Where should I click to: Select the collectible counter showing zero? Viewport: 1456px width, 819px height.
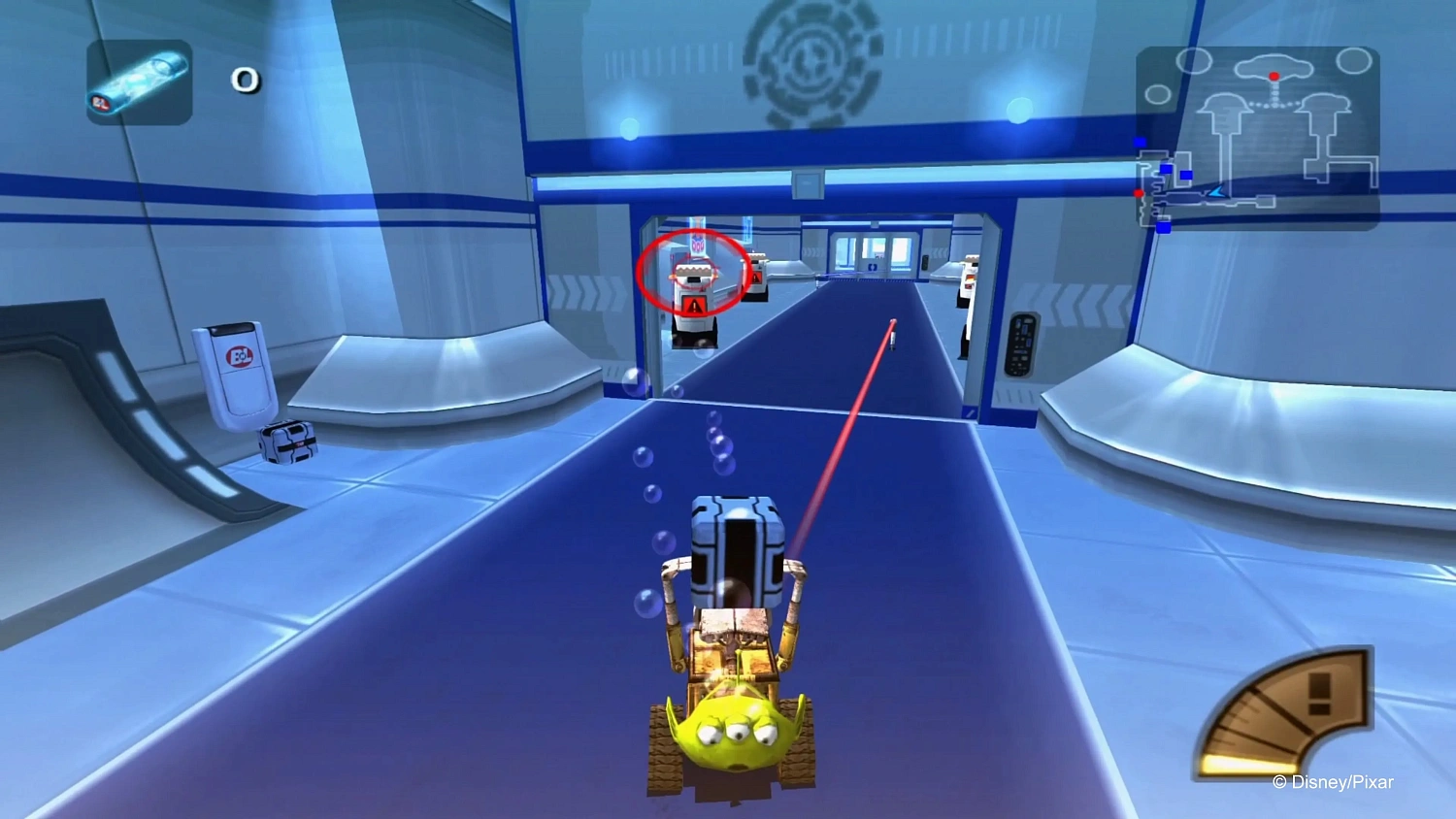coord(246,82)
